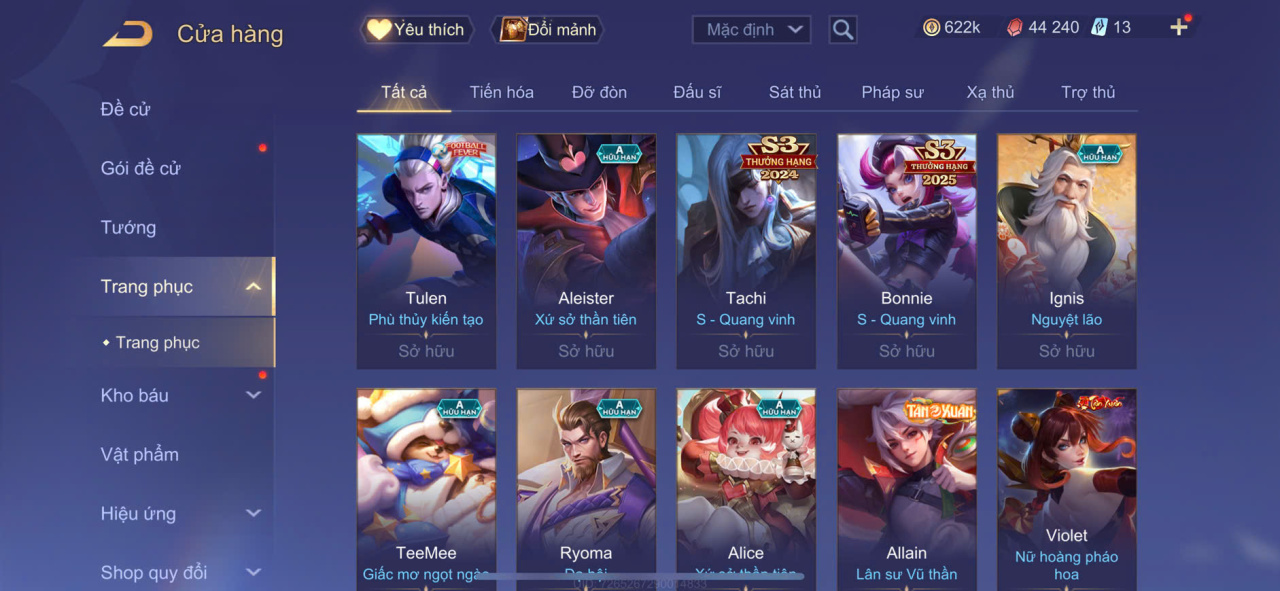Select the Tulen Phù thủy kiến tạo skin card
The width and height of the screenshot is (1280, 591).
(426, 250)
